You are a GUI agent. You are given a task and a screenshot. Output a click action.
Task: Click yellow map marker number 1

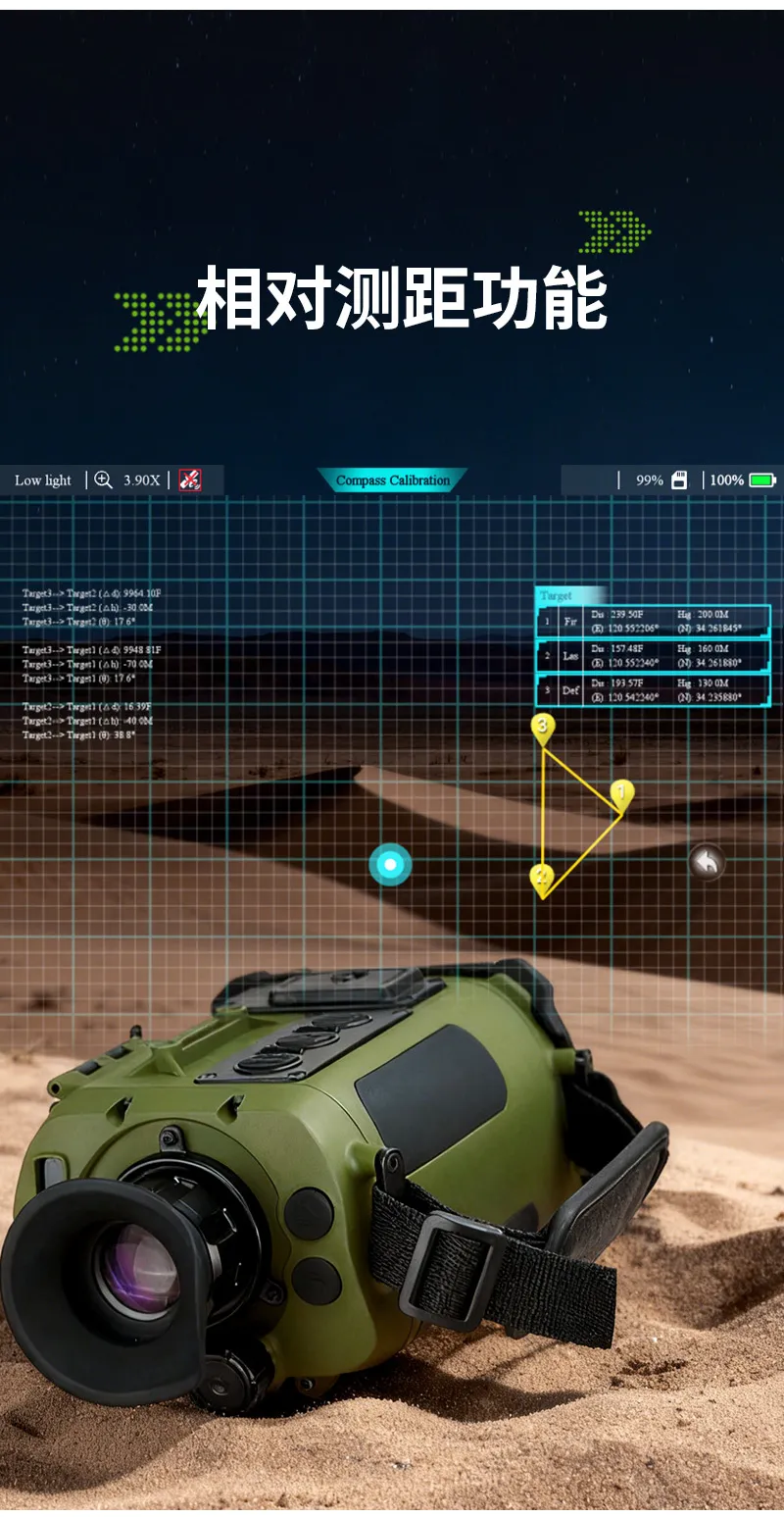pos(621,792)
